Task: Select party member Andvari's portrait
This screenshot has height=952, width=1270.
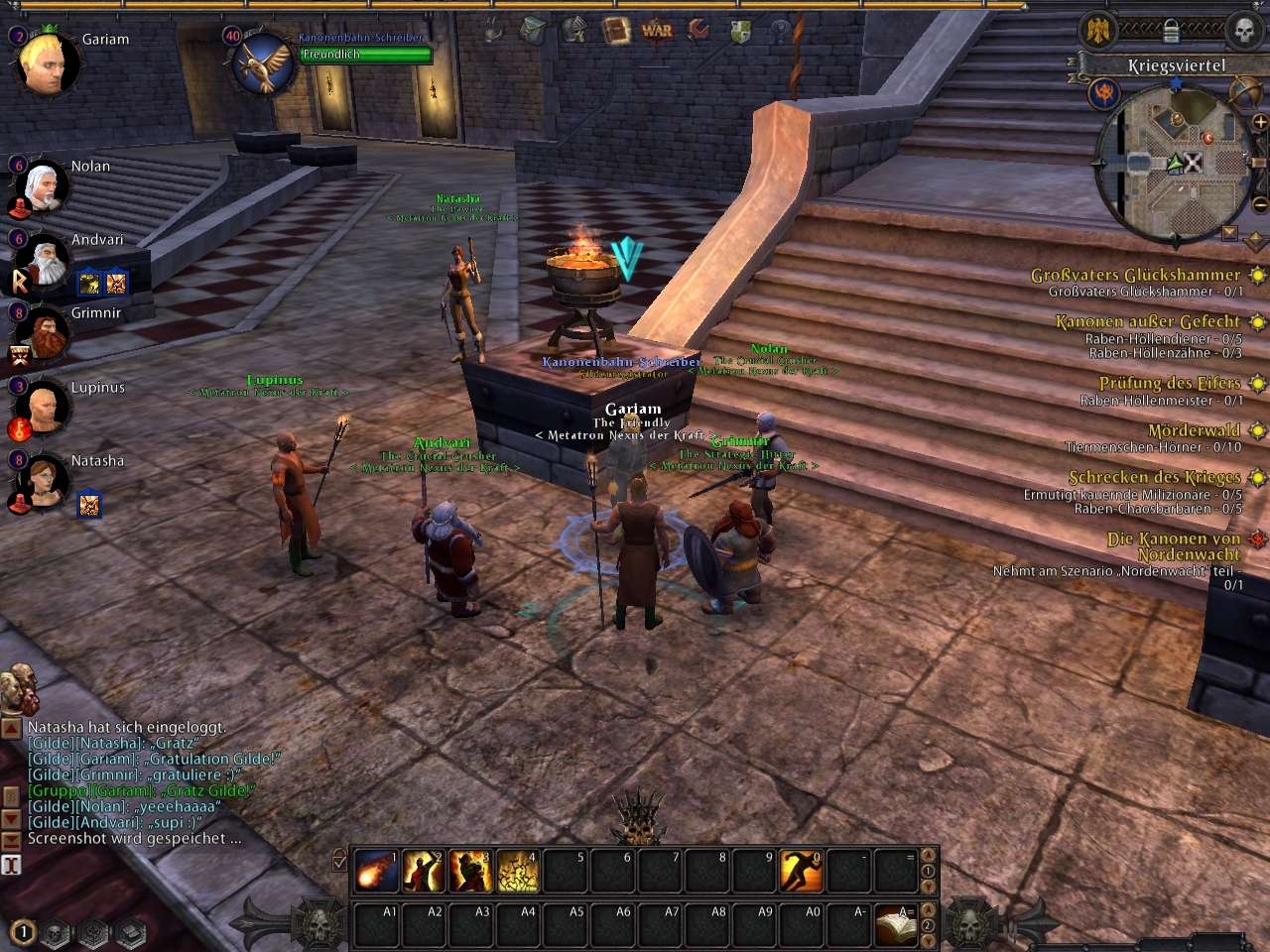Action: (42, 260)
